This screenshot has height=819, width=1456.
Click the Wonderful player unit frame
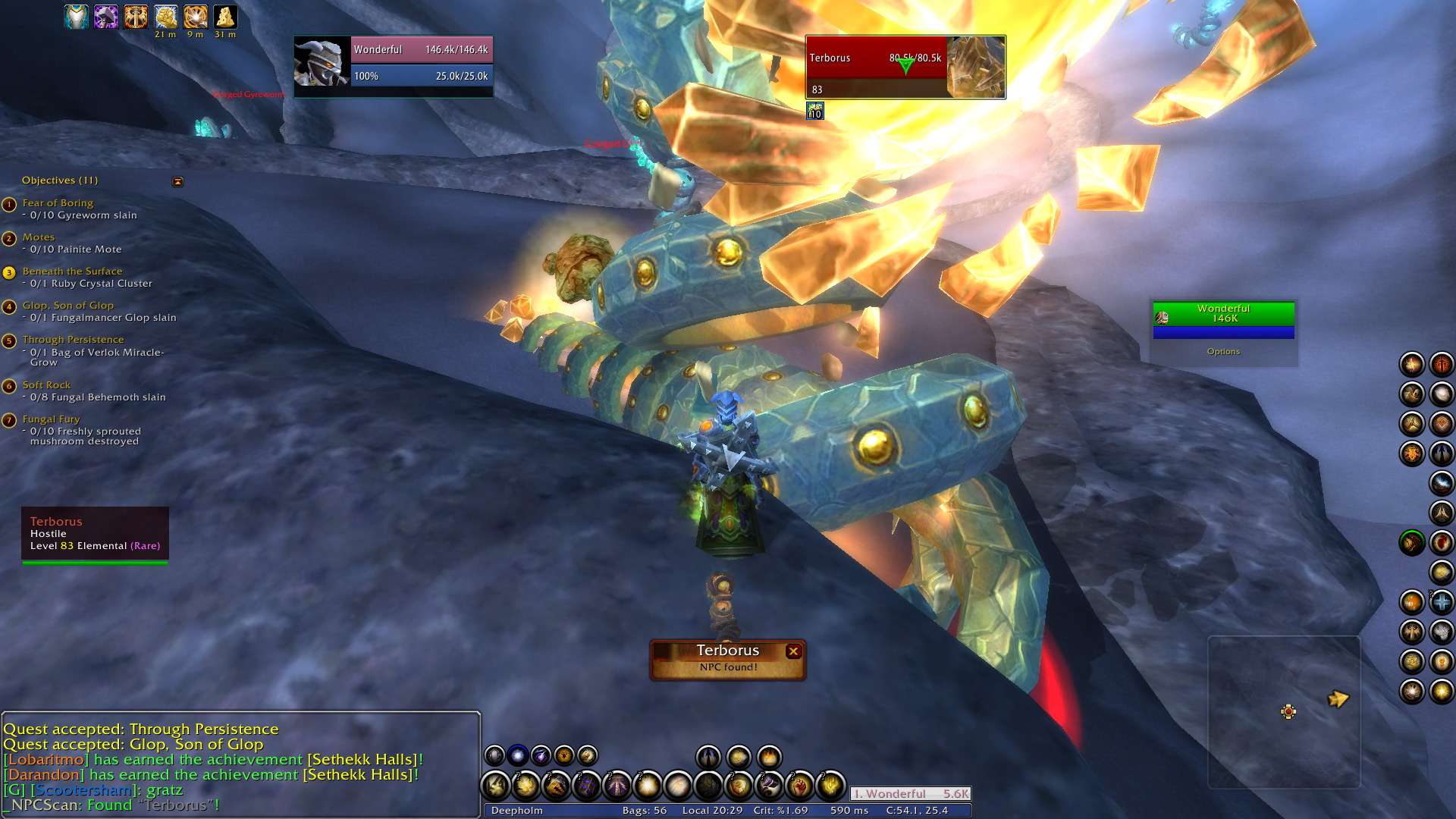coord(393,67)
